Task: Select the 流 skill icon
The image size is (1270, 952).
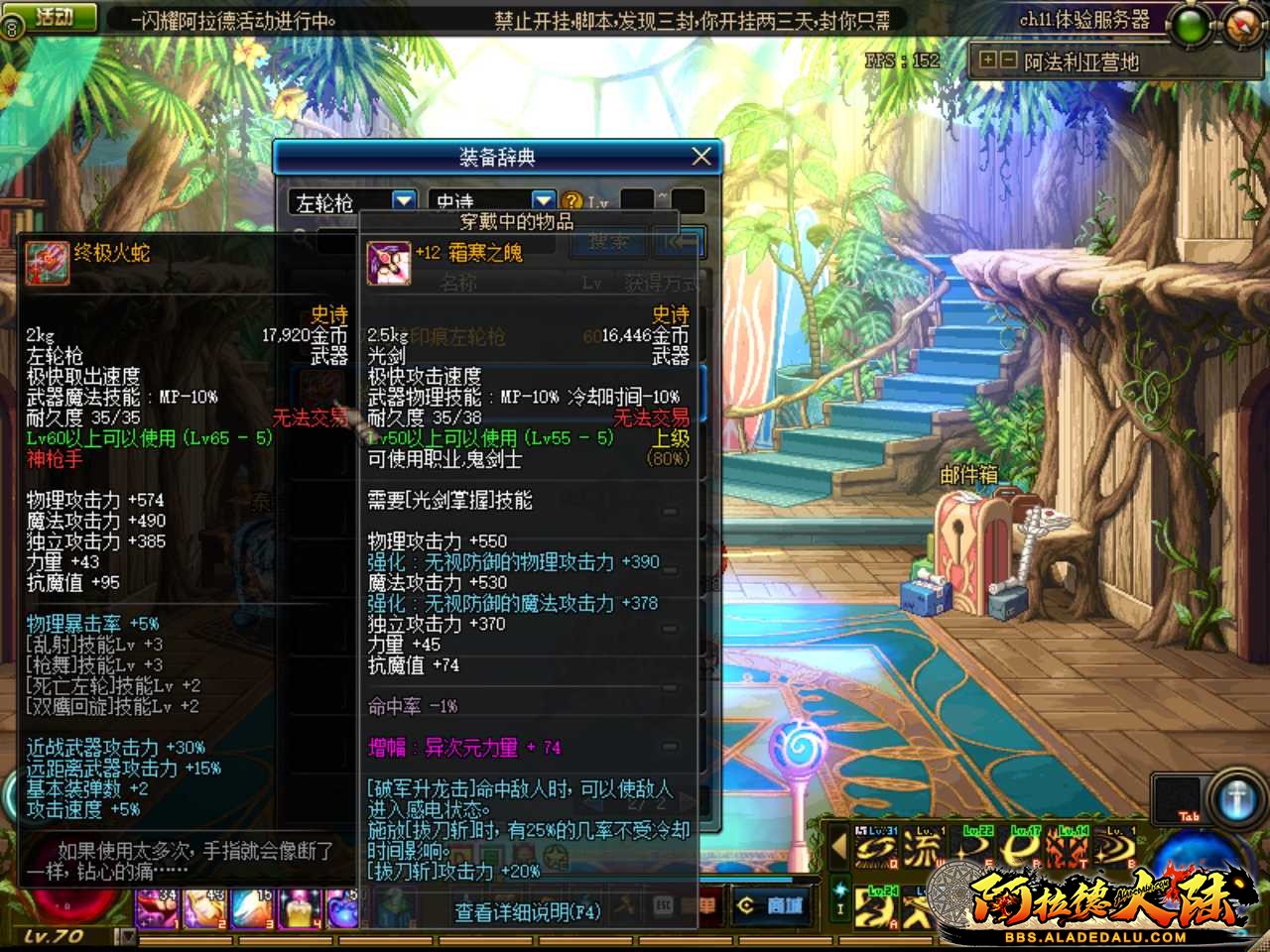Action: [922, 849]
